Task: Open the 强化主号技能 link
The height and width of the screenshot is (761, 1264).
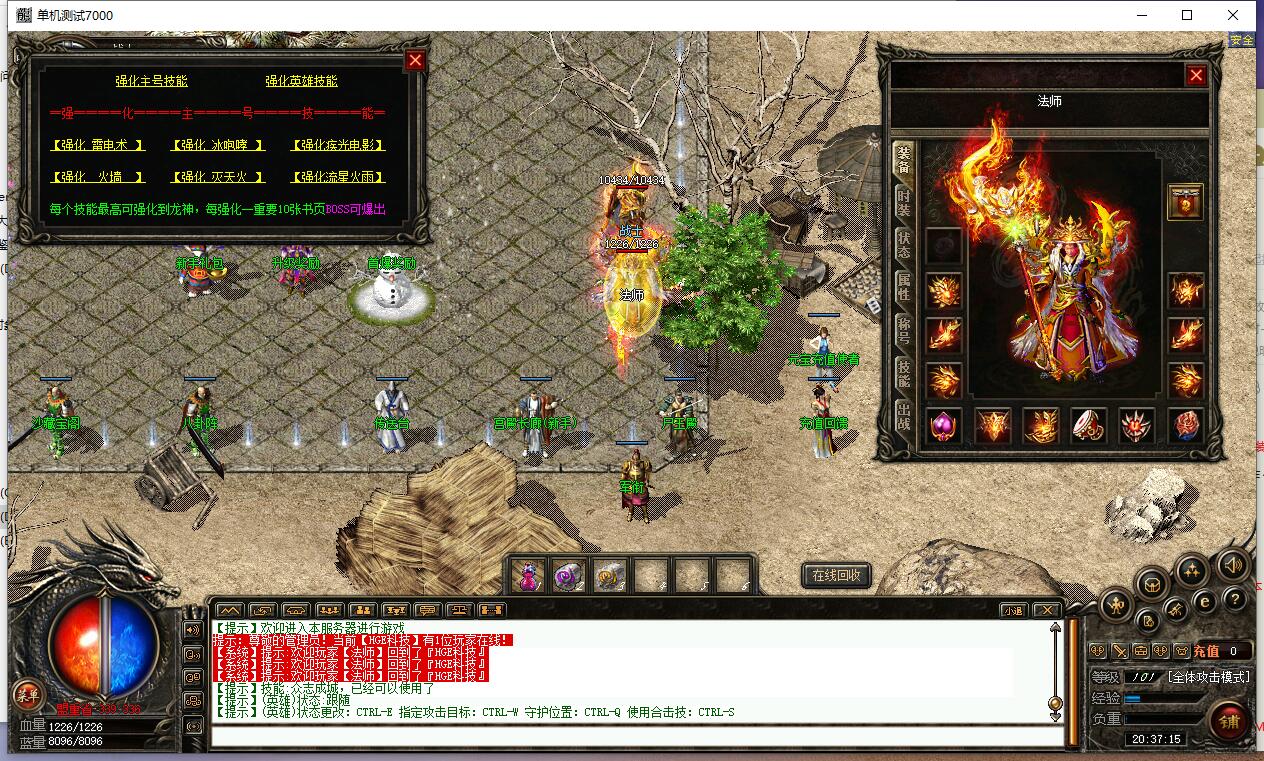Action: click(151, 81)
